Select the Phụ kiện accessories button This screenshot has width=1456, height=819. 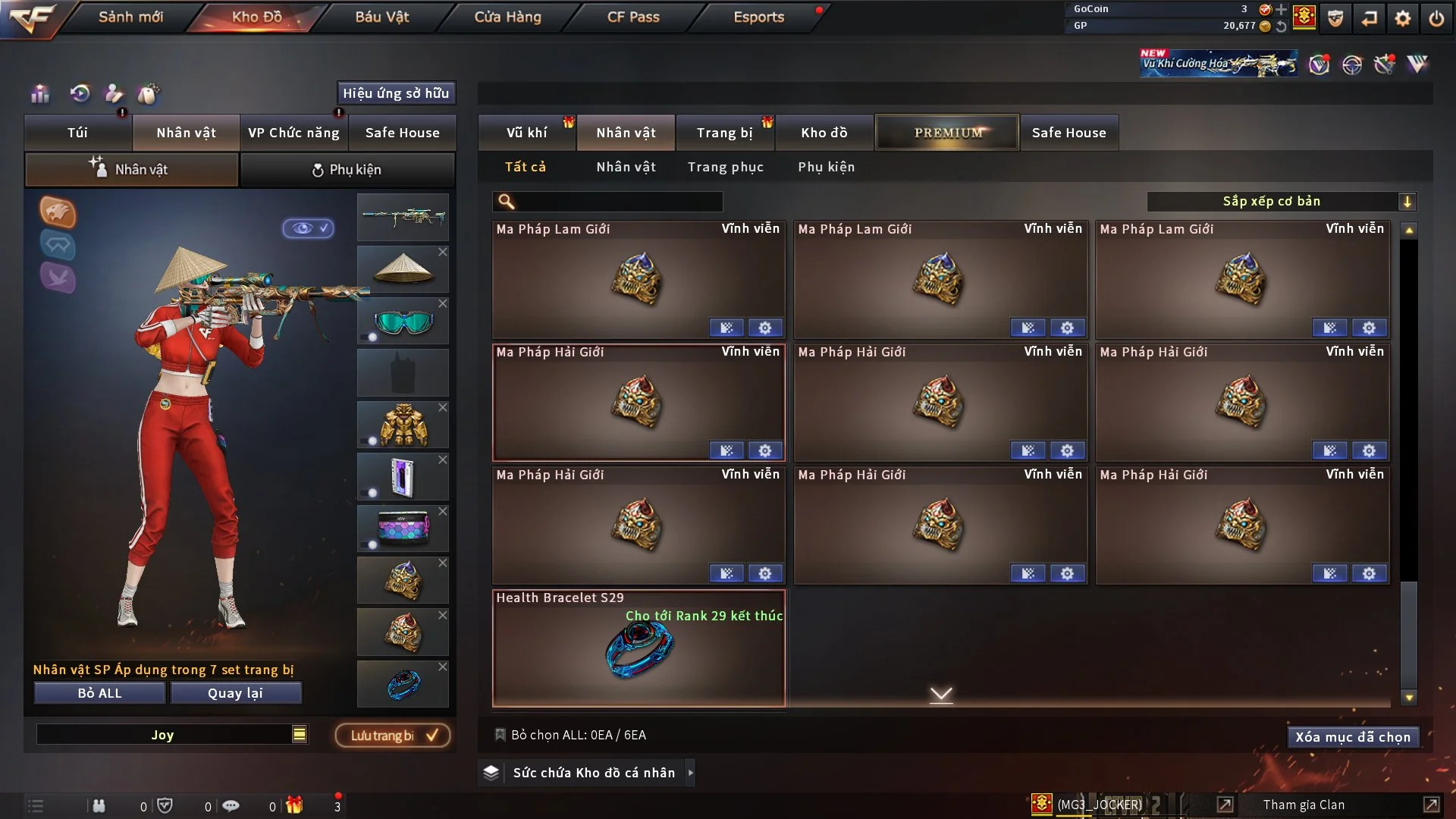pos(347,170)
